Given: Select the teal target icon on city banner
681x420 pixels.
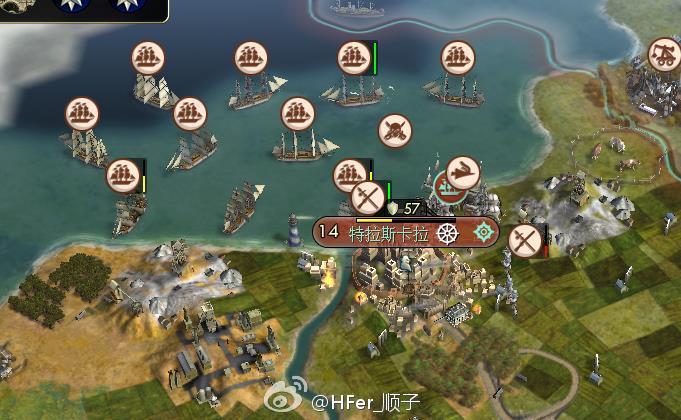Looking at the screenshot, I should coord(485,233).
